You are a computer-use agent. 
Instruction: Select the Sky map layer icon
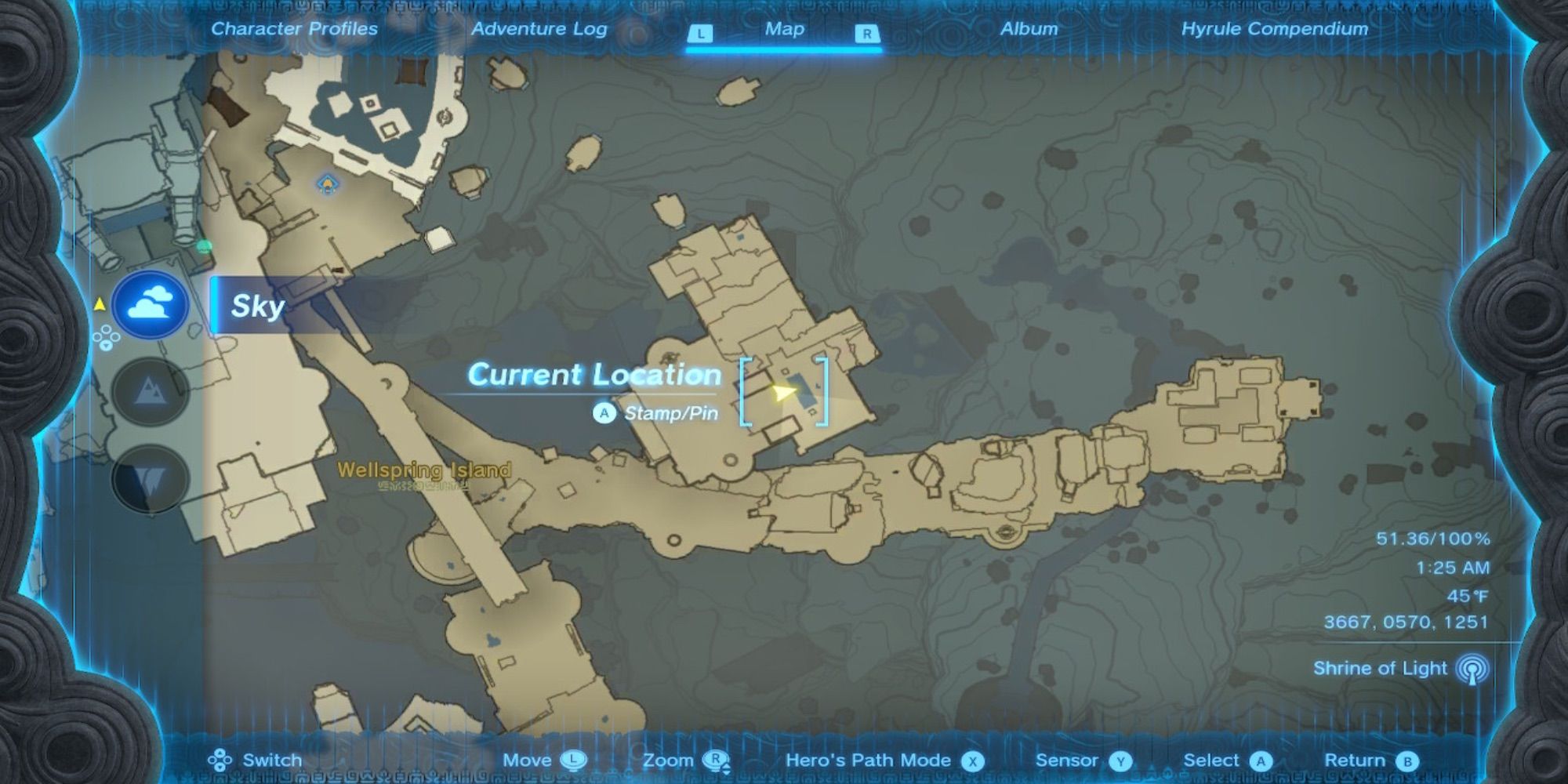pyautogui.click(x=150, y=304)
